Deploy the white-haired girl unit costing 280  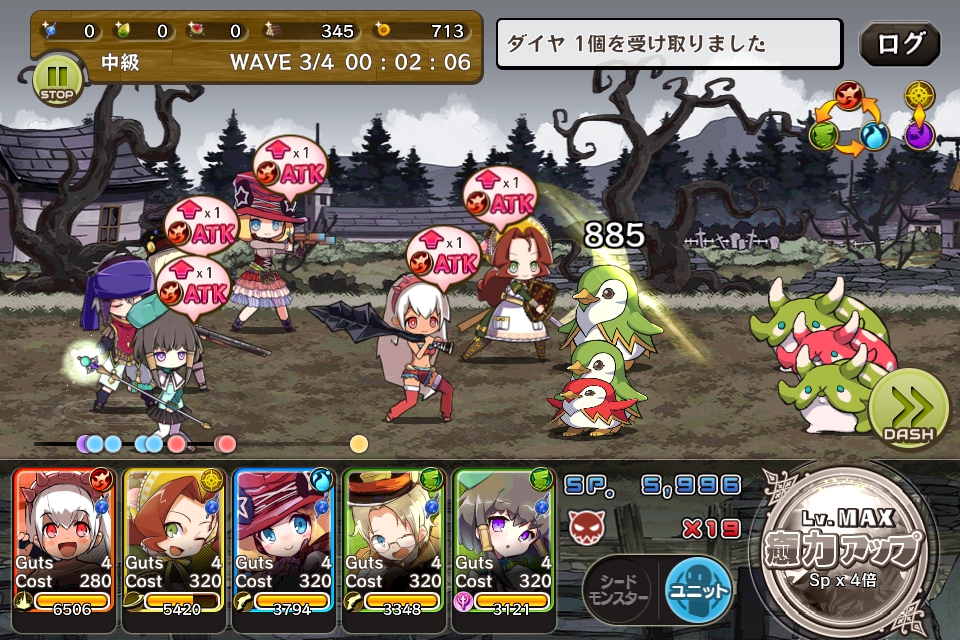(64, 540)
